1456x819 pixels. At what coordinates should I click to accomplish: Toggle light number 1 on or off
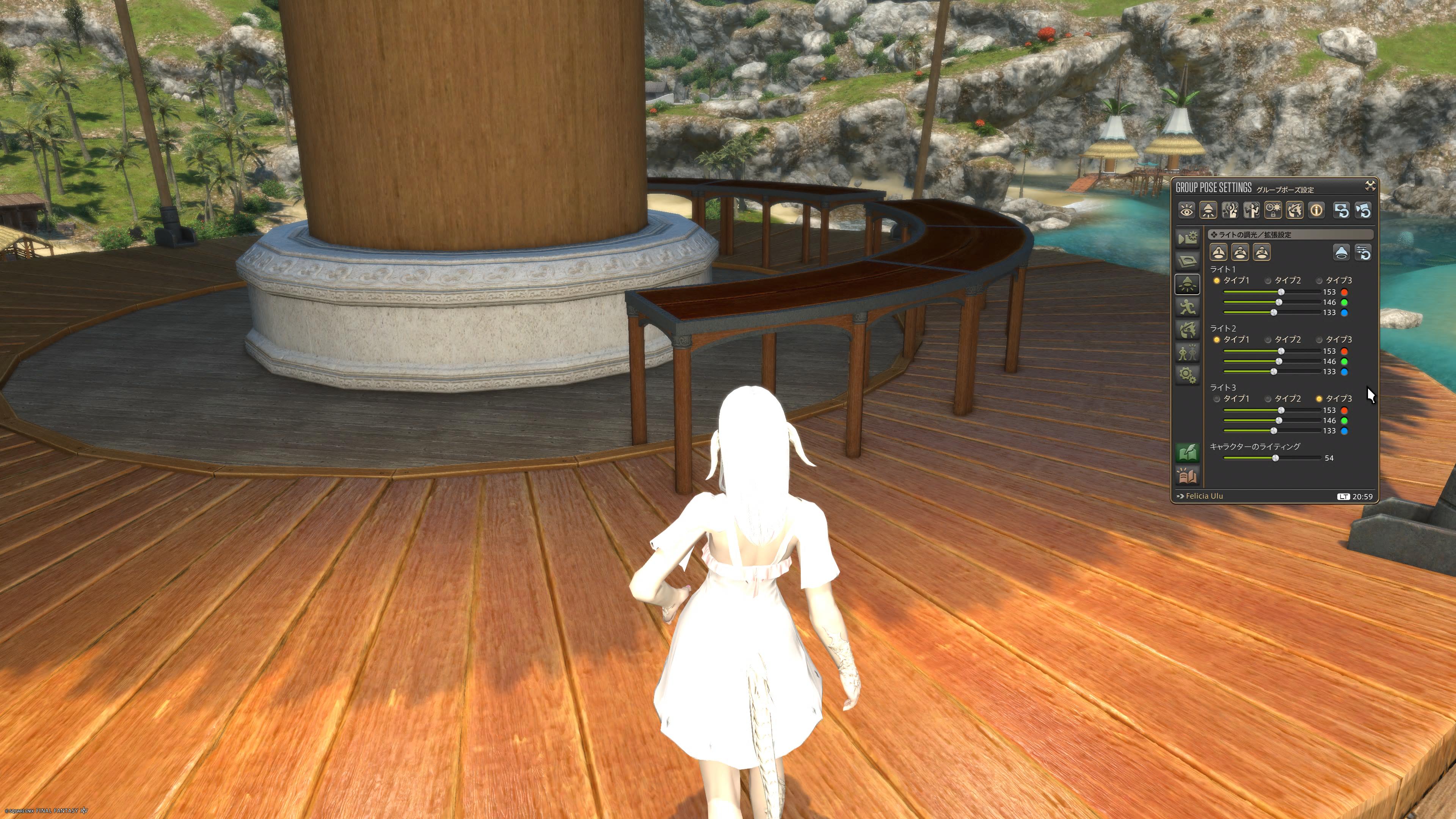tap(1218, 252)
